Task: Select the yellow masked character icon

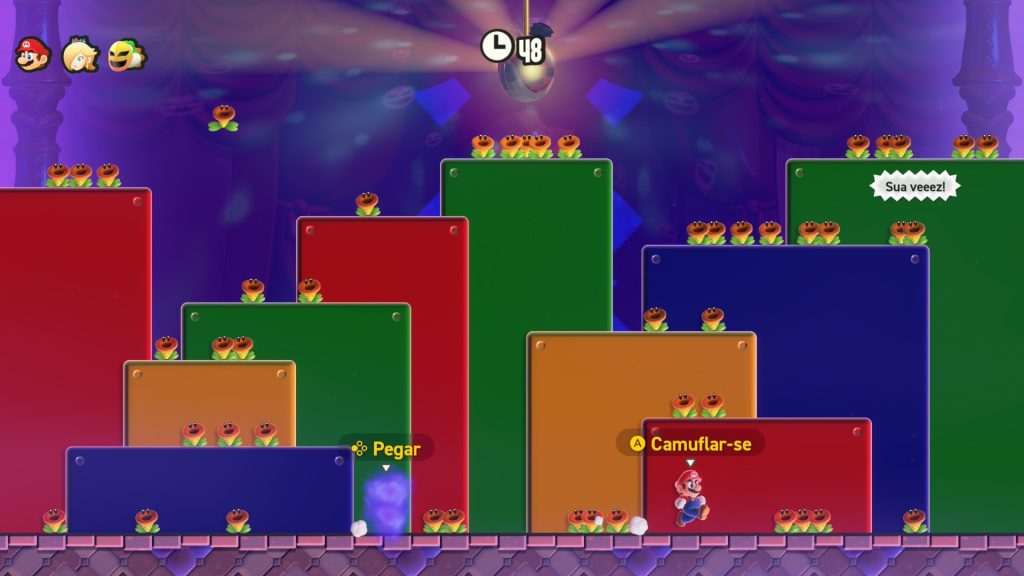Action: click(x=127, y=55)
